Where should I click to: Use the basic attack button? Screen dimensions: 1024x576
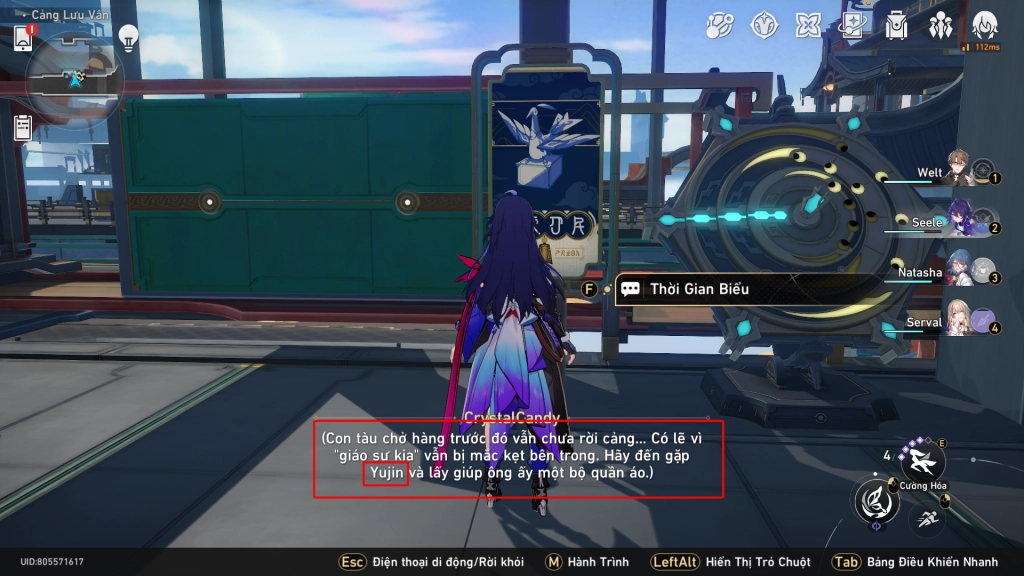pos(876,501)
